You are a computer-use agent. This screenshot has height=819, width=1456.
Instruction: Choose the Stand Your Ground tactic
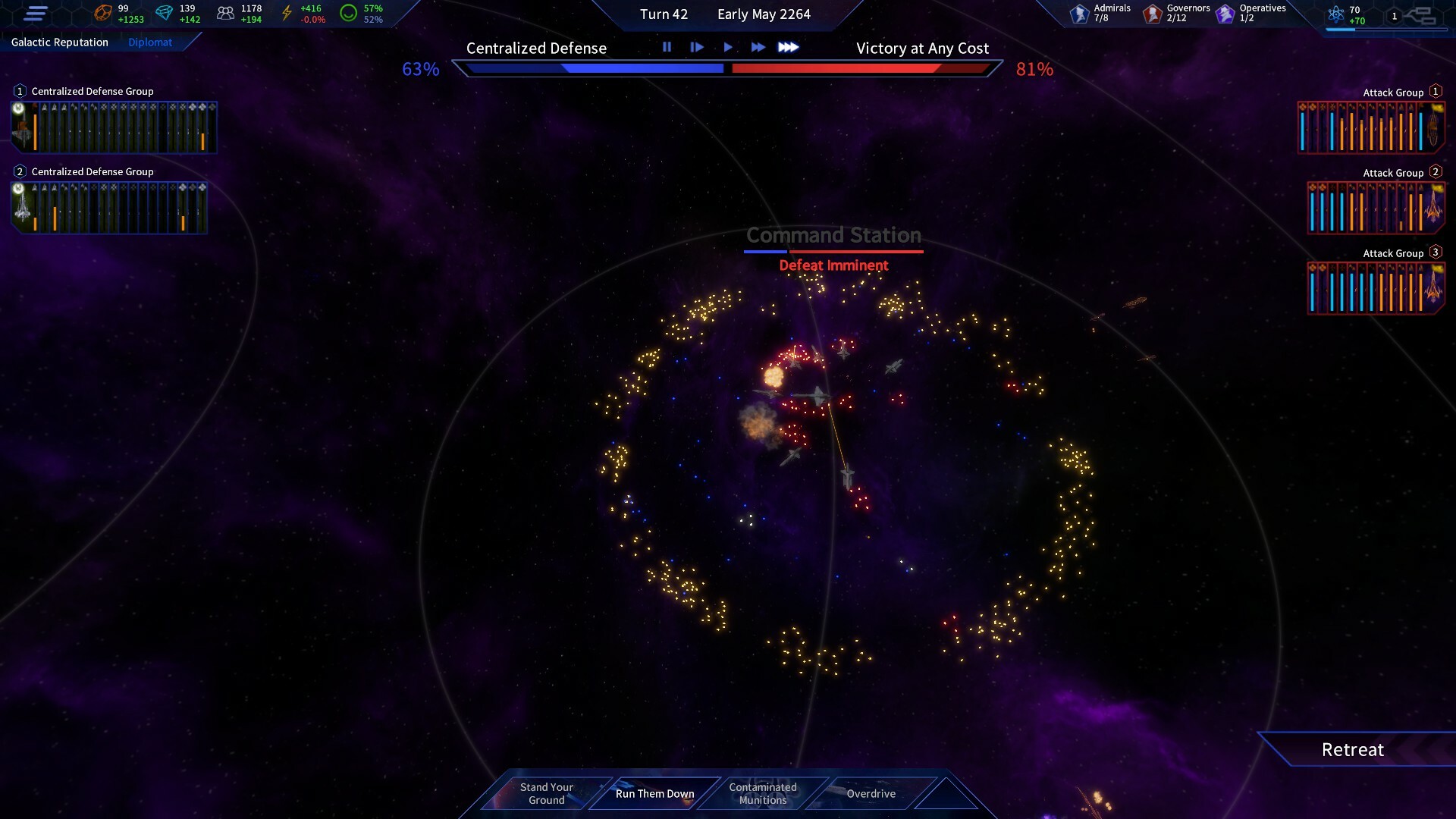click(x=546, y=793)
